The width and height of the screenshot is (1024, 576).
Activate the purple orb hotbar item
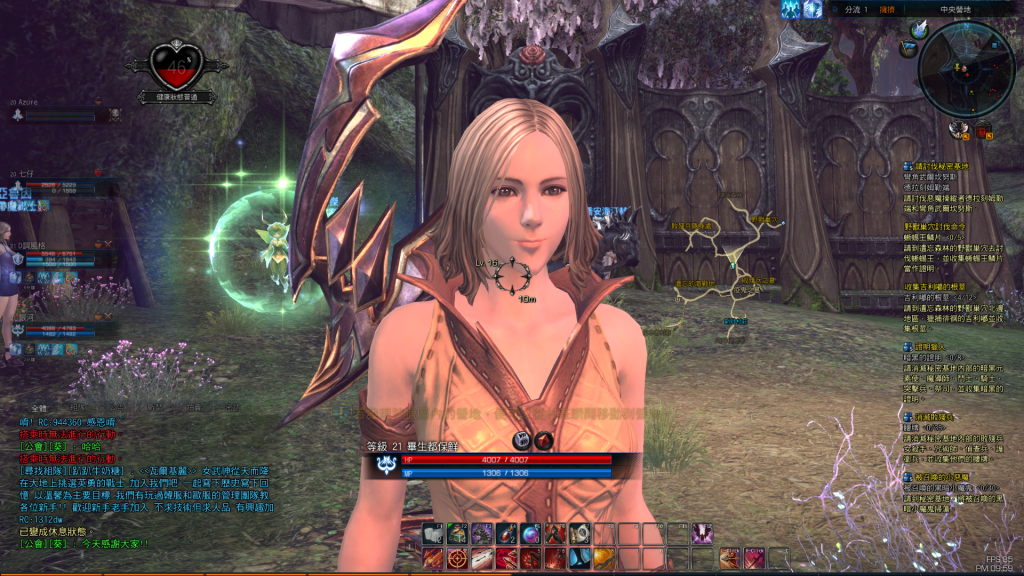(x=530, y=533)
